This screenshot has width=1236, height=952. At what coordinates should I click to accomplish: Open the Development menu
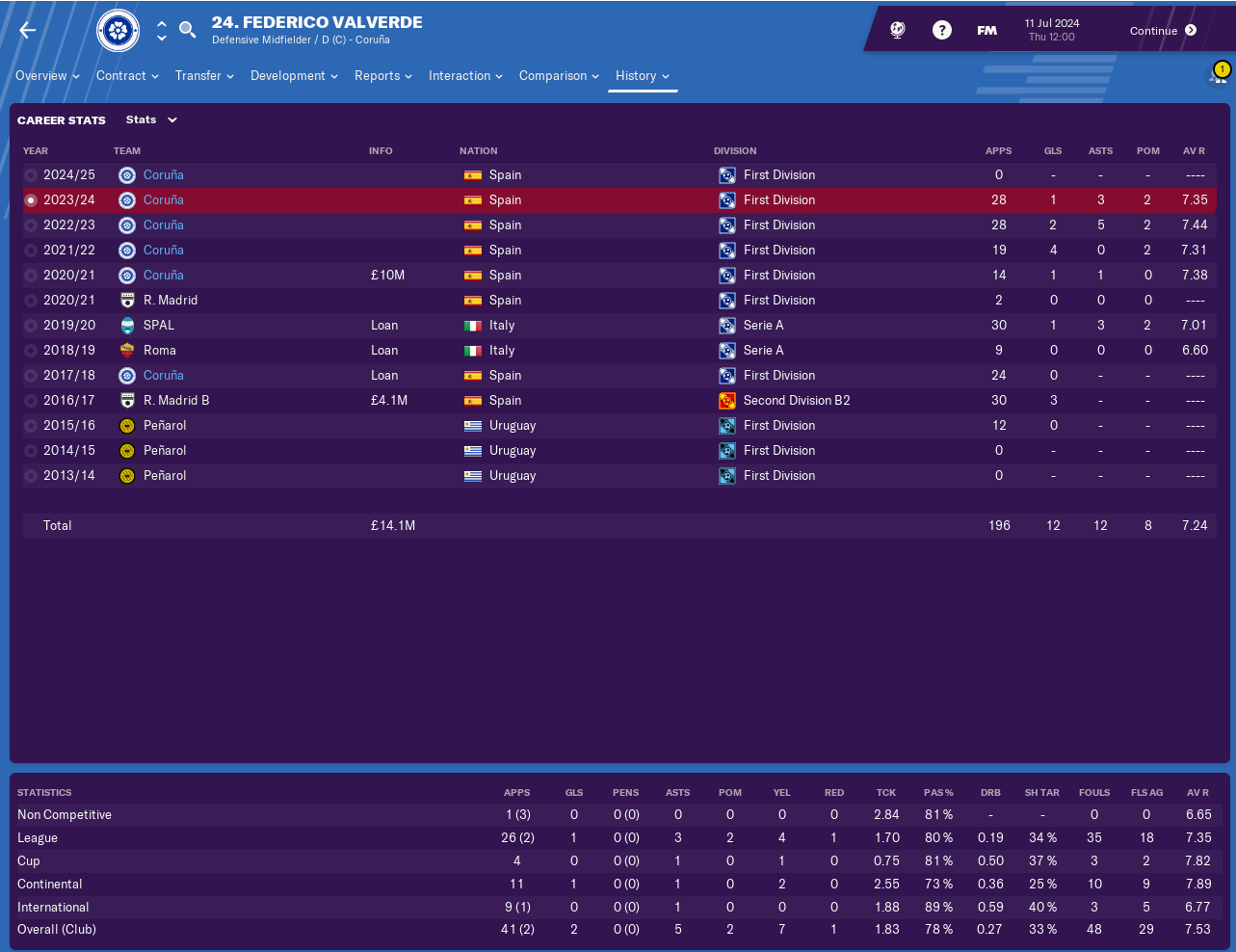pos(294,76)
